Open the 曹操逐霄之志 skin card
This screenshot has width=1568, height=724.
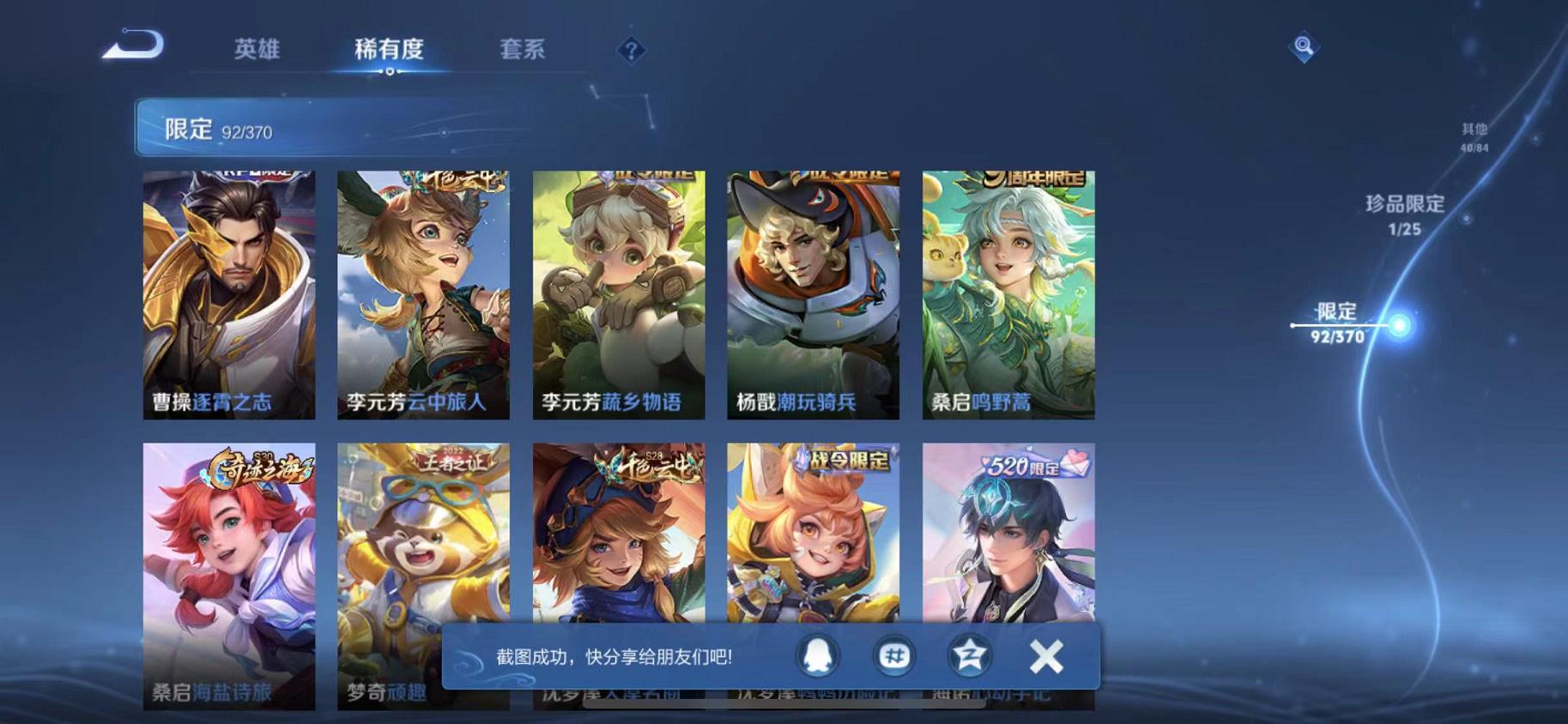230,292
